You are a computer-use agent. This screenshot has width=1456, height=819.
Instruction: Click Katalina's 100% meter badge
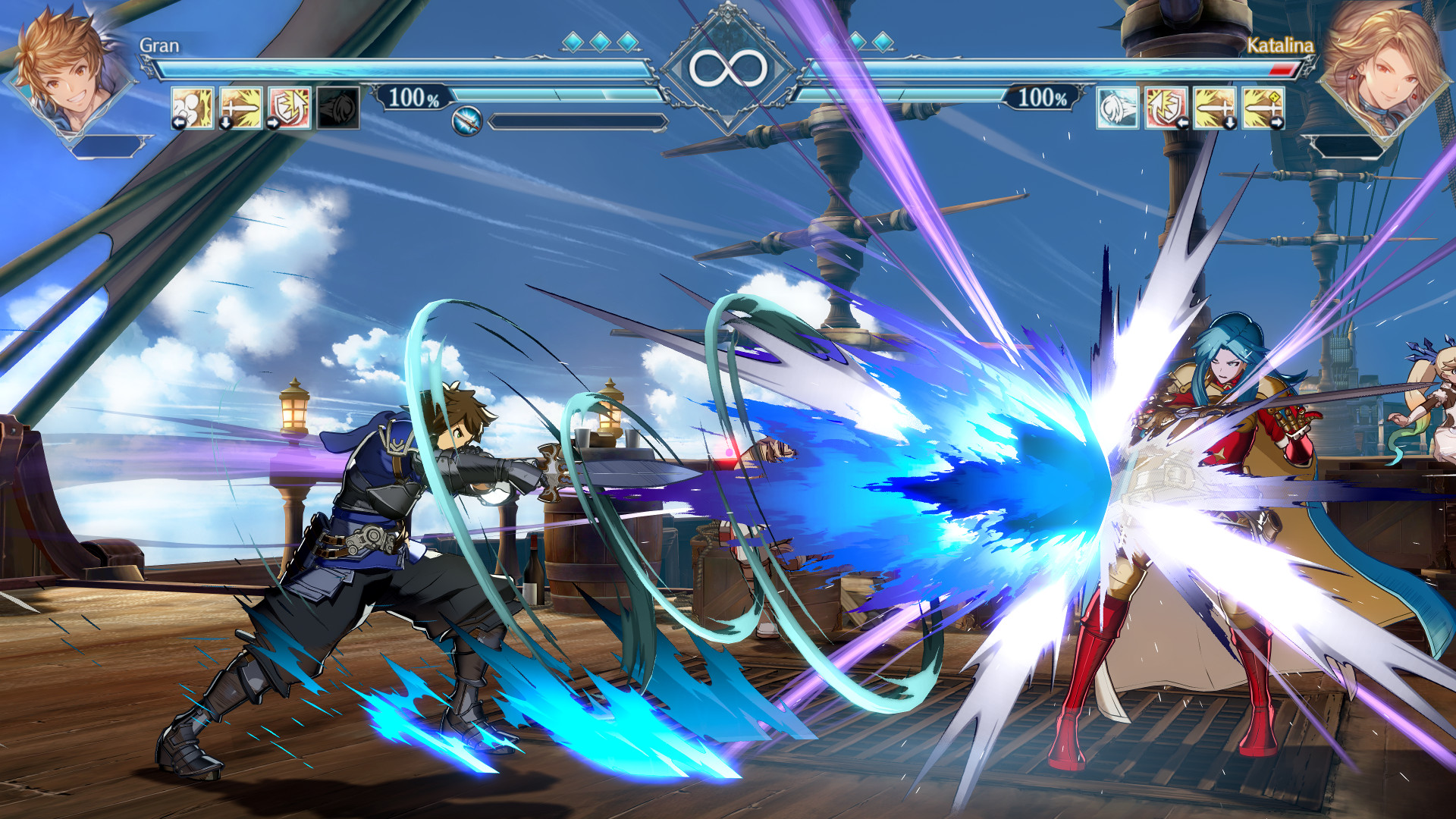pyautogui.click(x=1043, y=96)
